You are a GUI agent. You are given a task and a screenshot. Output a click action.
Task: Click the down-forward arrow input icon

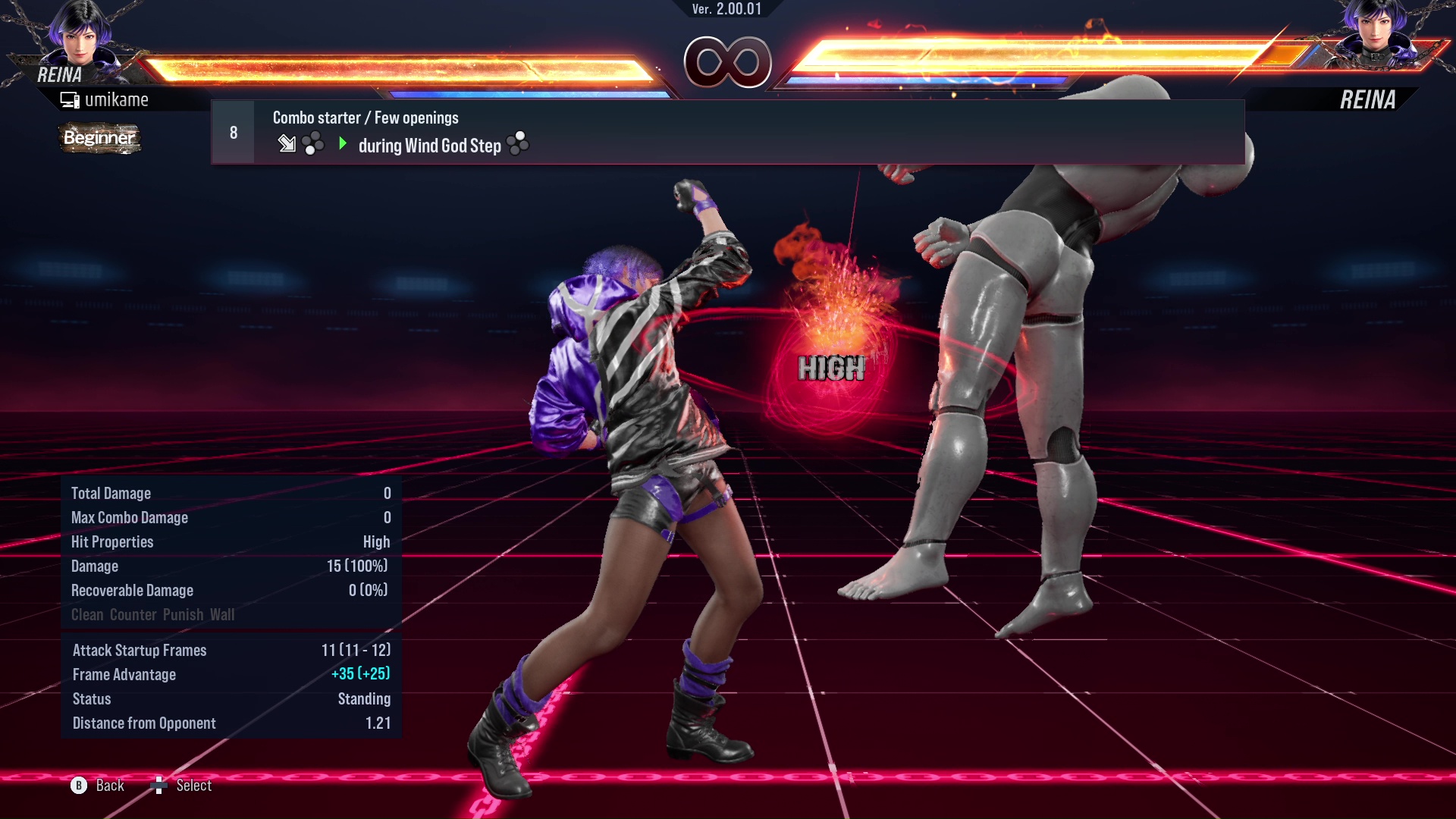point(286,144)
